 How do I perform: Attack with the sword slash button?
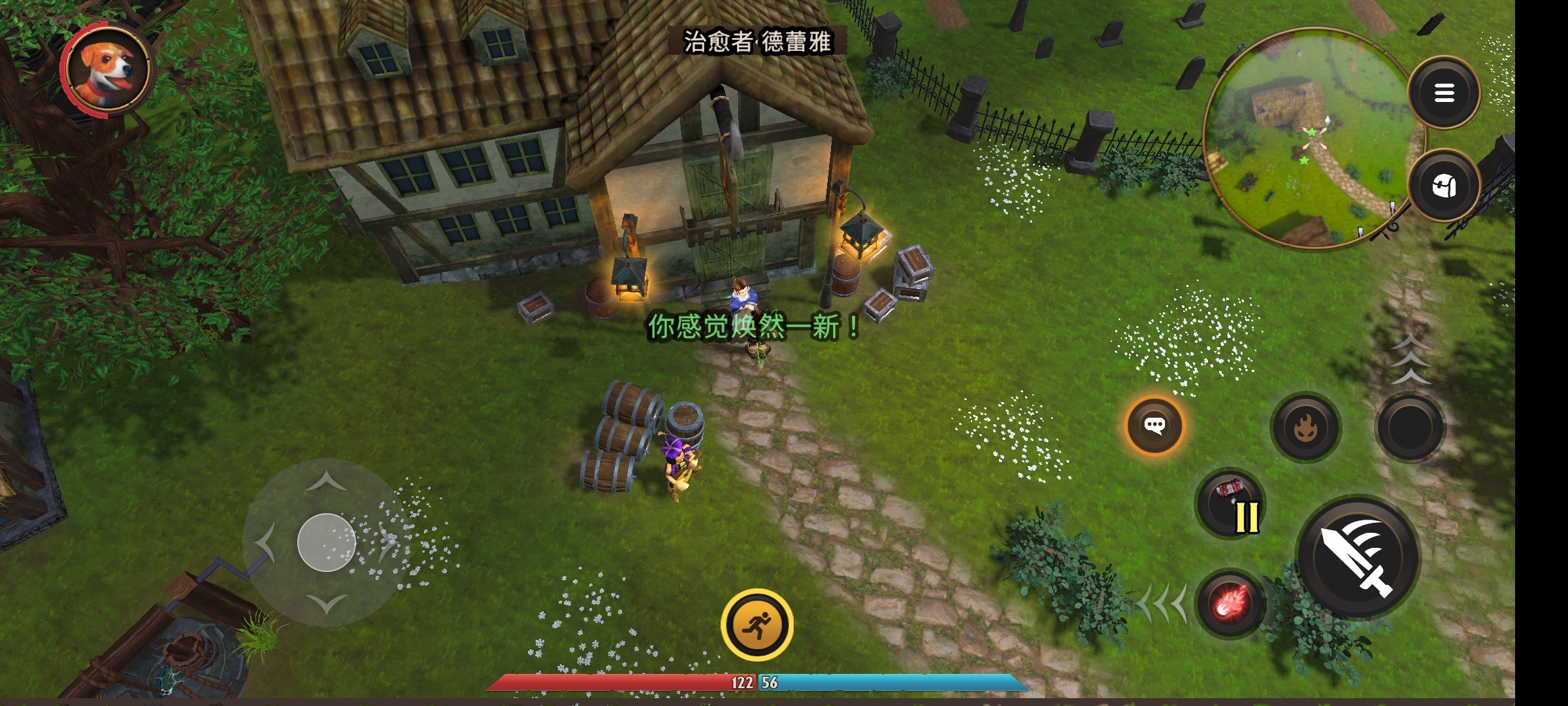(x=1358, y=557)
